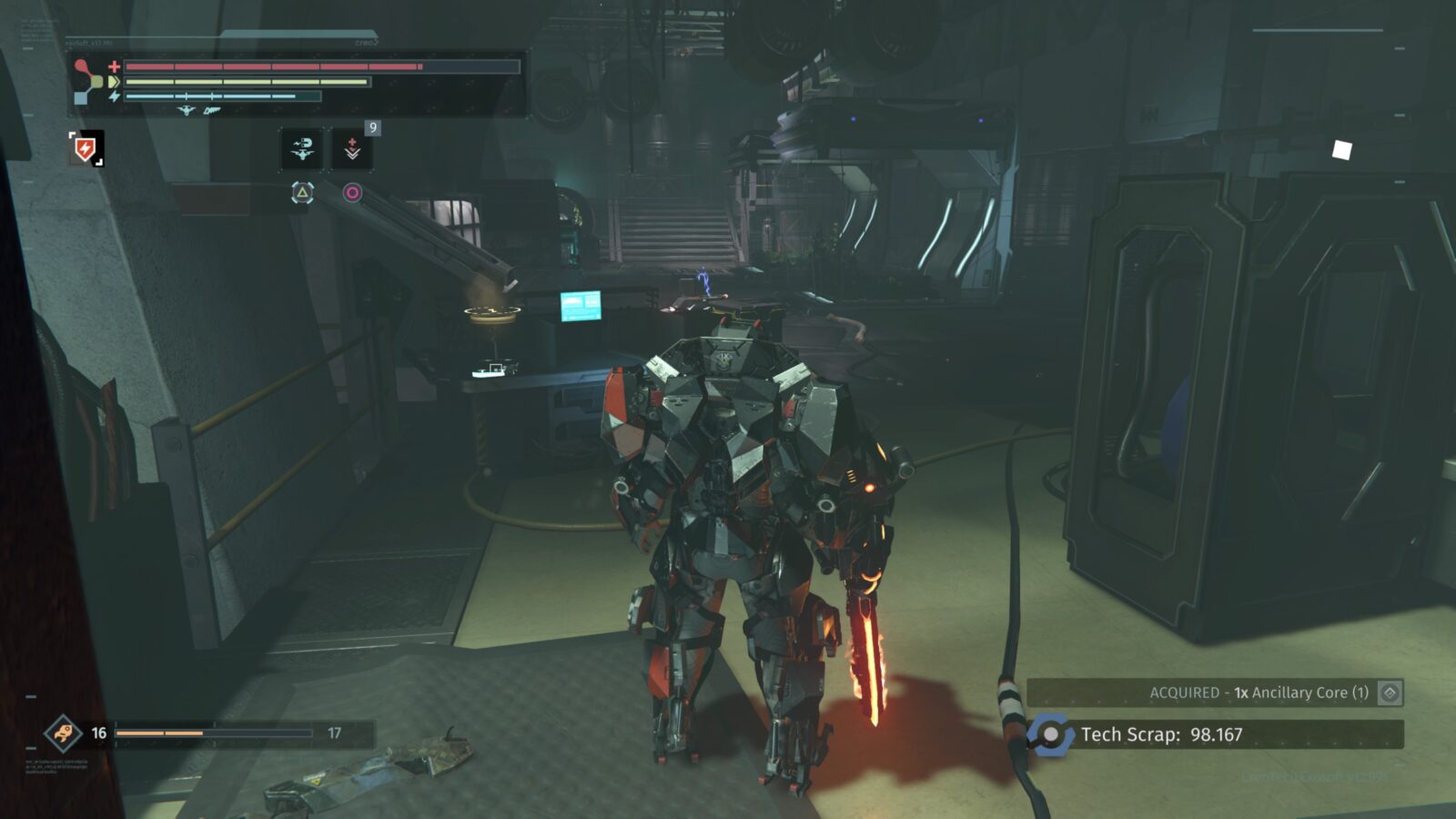Click the winged drone status icon under the bars
The height and width of the screenshot is (819, 1456).
pyautogui.click(x=187, y=110)
